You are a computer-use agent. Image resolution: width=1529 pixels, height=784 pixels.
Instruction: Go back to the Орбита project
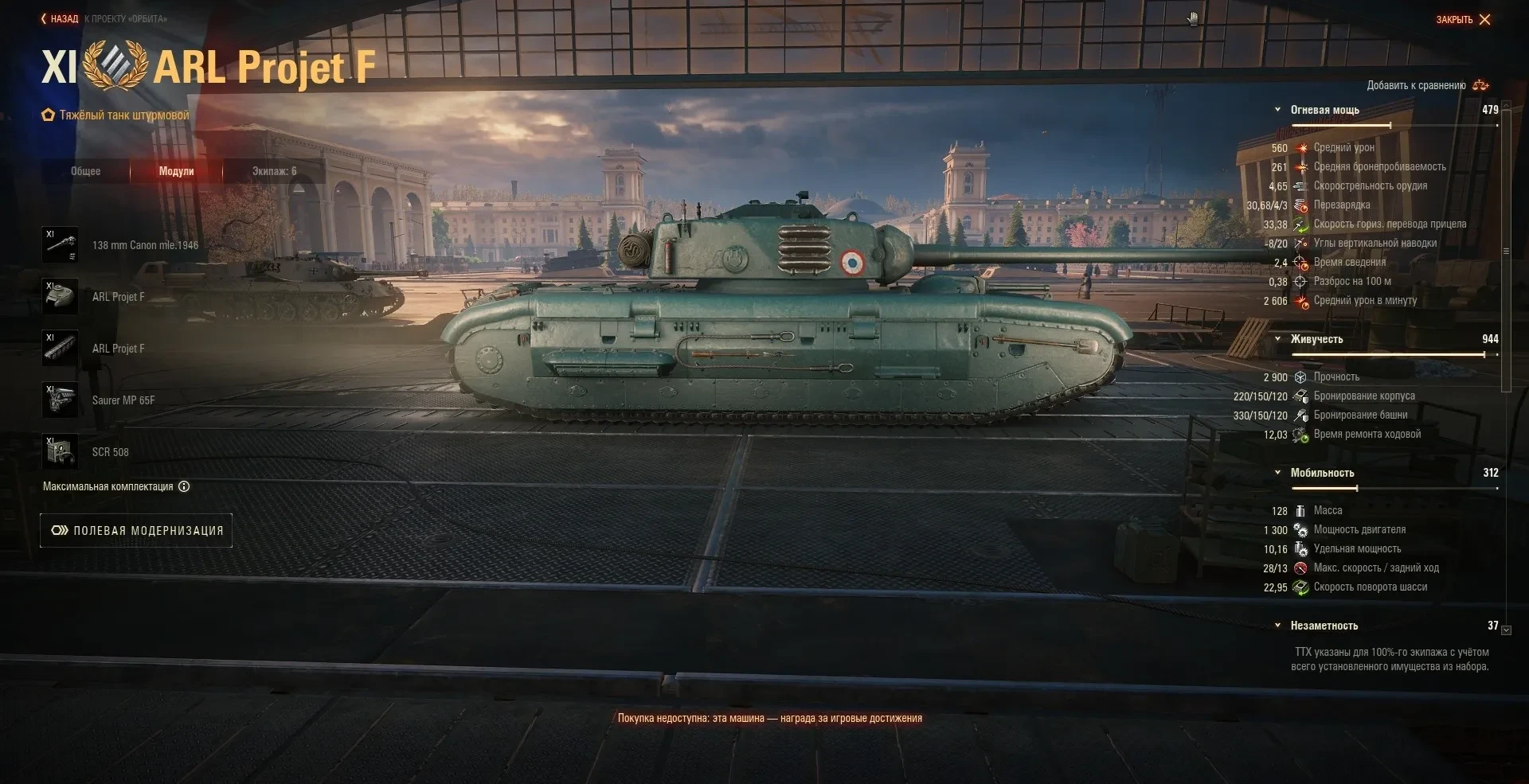(61, 19)
